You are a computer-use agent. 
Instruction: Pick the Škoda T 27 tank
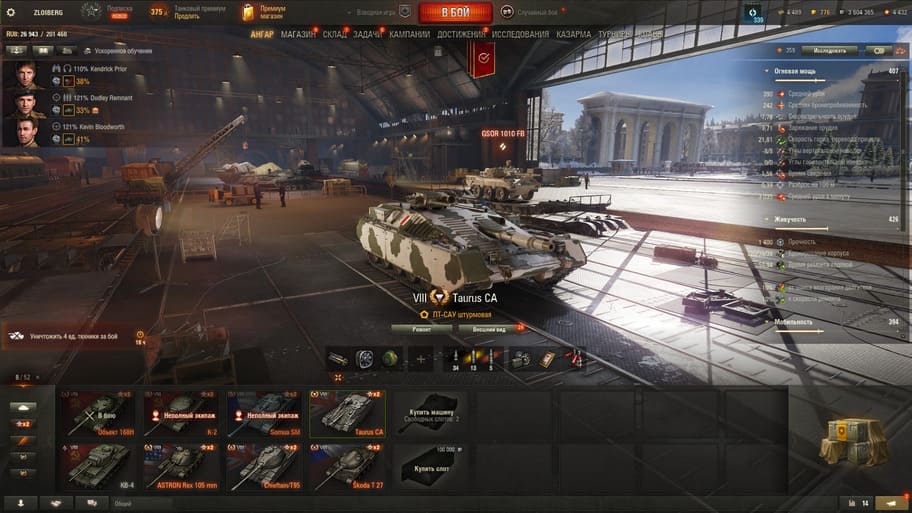[x=347, y=466]
